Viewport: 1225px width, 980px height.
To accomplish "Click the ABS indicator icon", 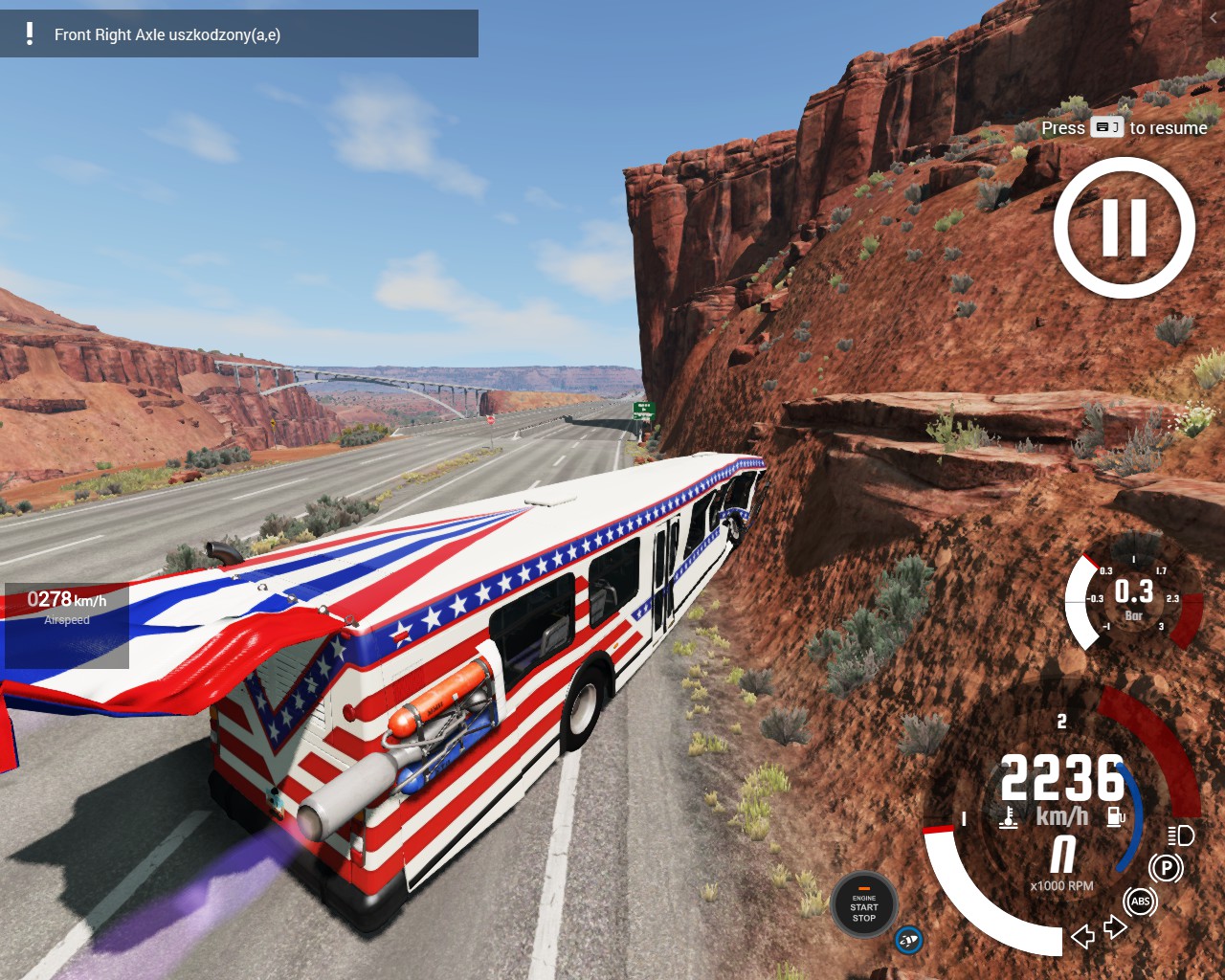I will click(x=1140, y=902).
